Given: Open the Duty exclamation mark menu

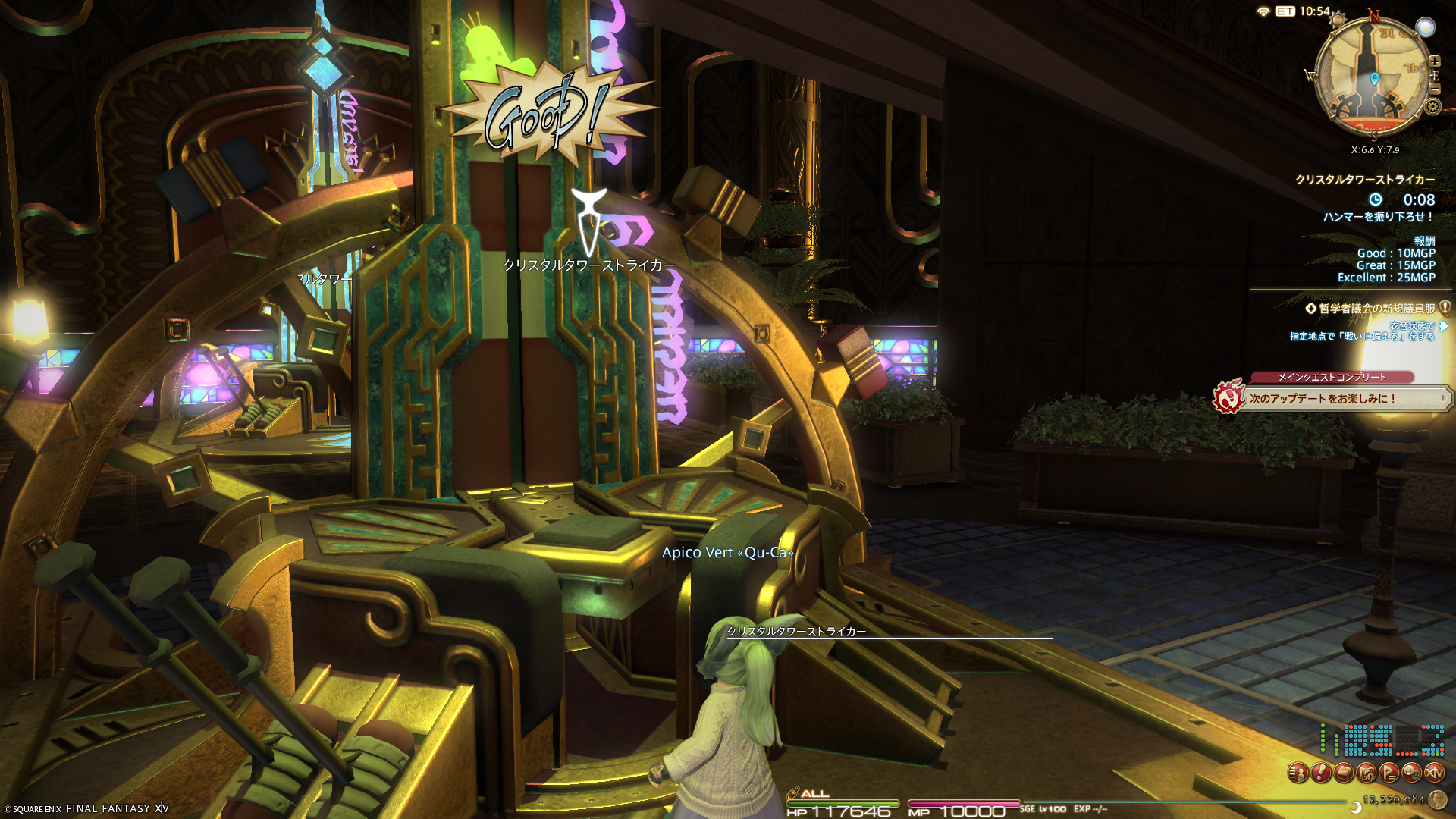Looking at the screenshot, I should [x=1321, y=773].
